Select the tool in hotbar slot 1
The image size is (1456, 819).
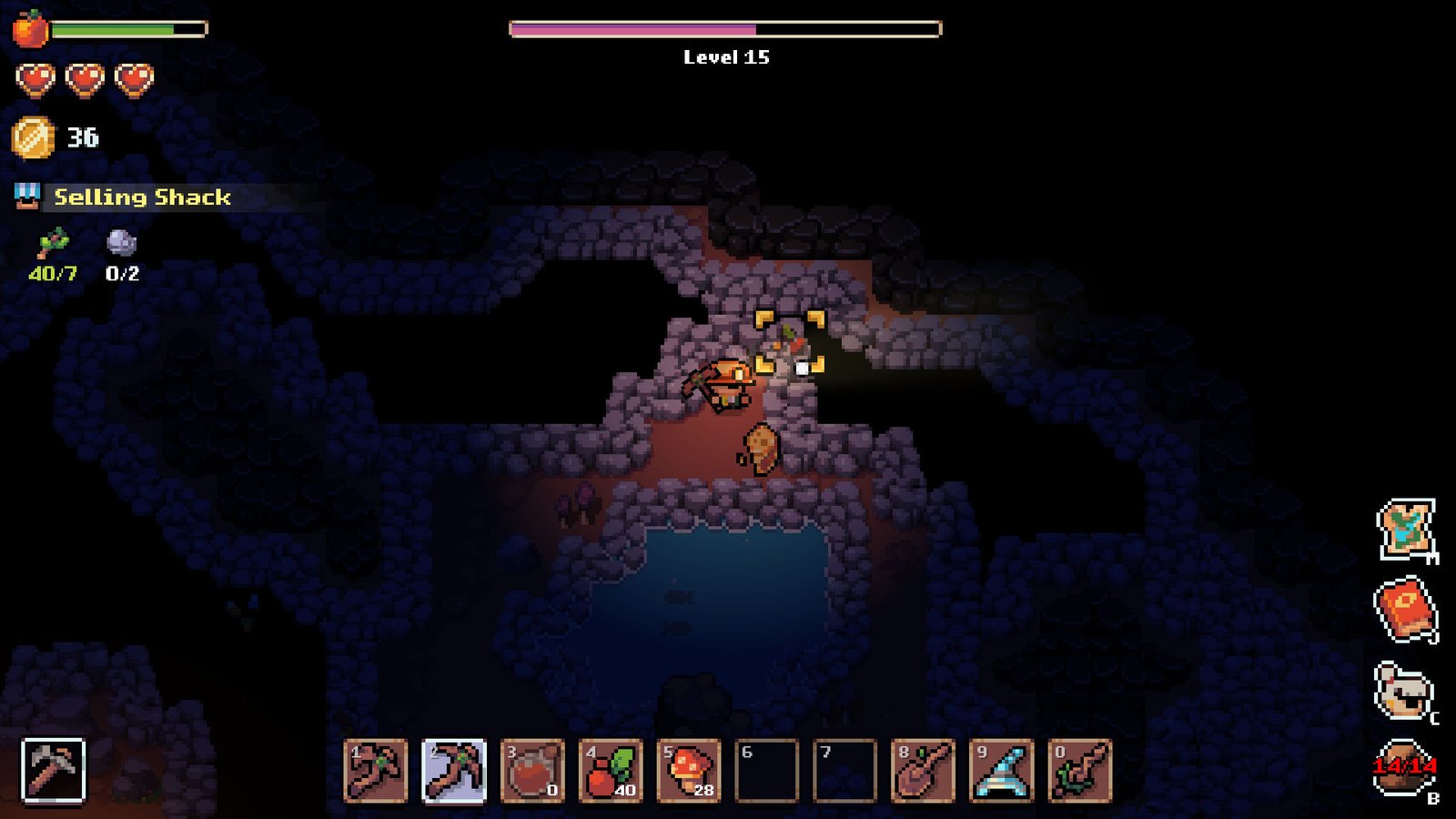[376, 771]
